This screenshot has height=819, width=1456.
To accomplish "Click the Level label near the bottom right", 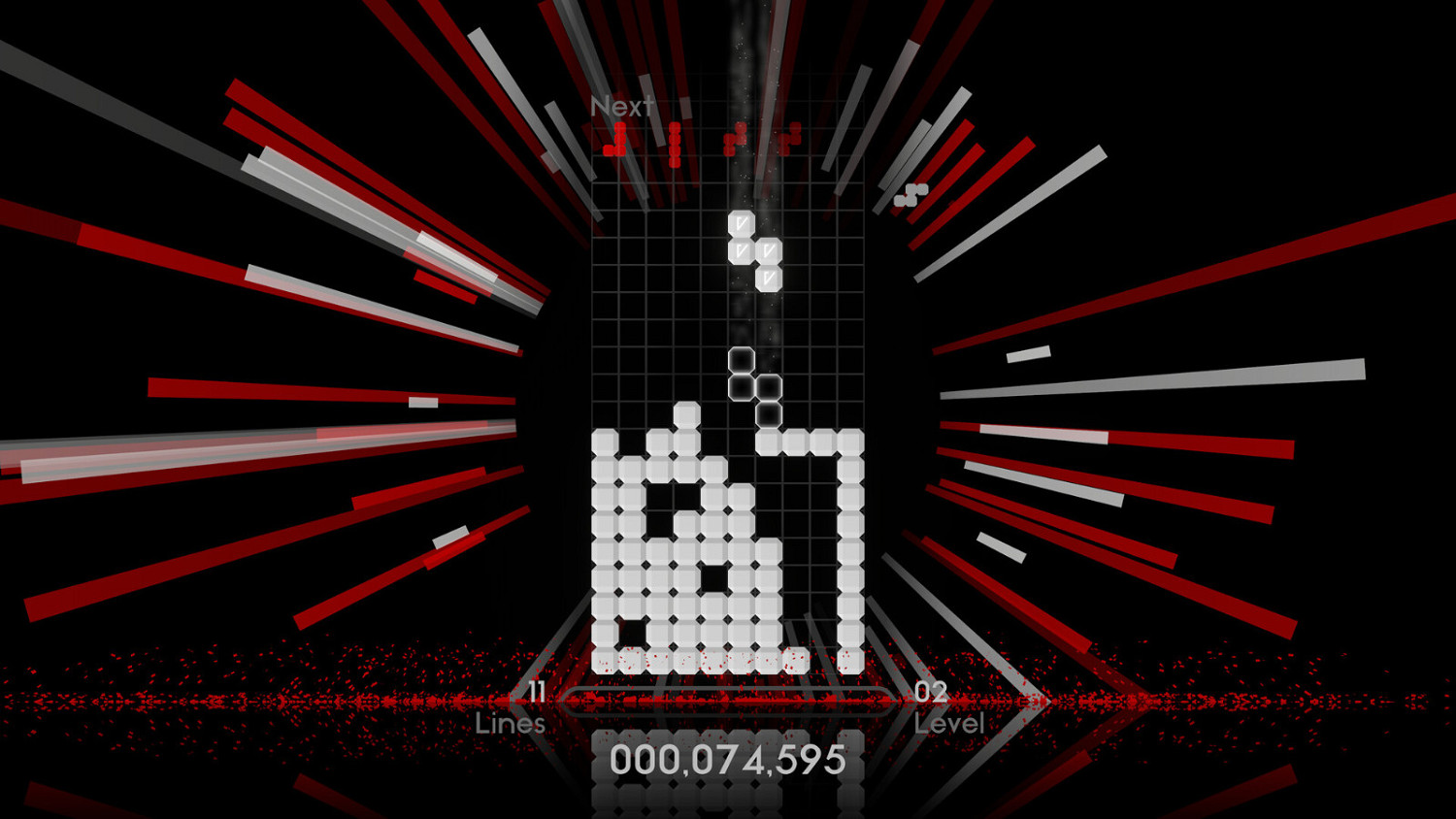I will [x=949, y=722].
